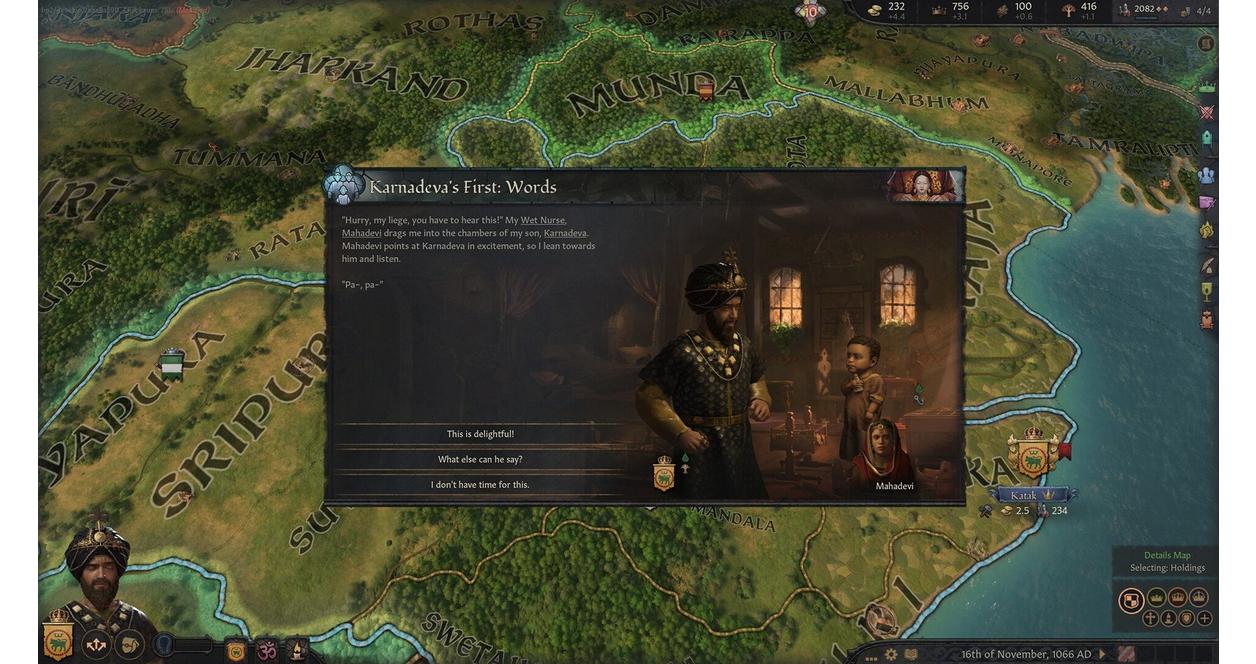Choose "This is delightful!" response

pos(480,434)
